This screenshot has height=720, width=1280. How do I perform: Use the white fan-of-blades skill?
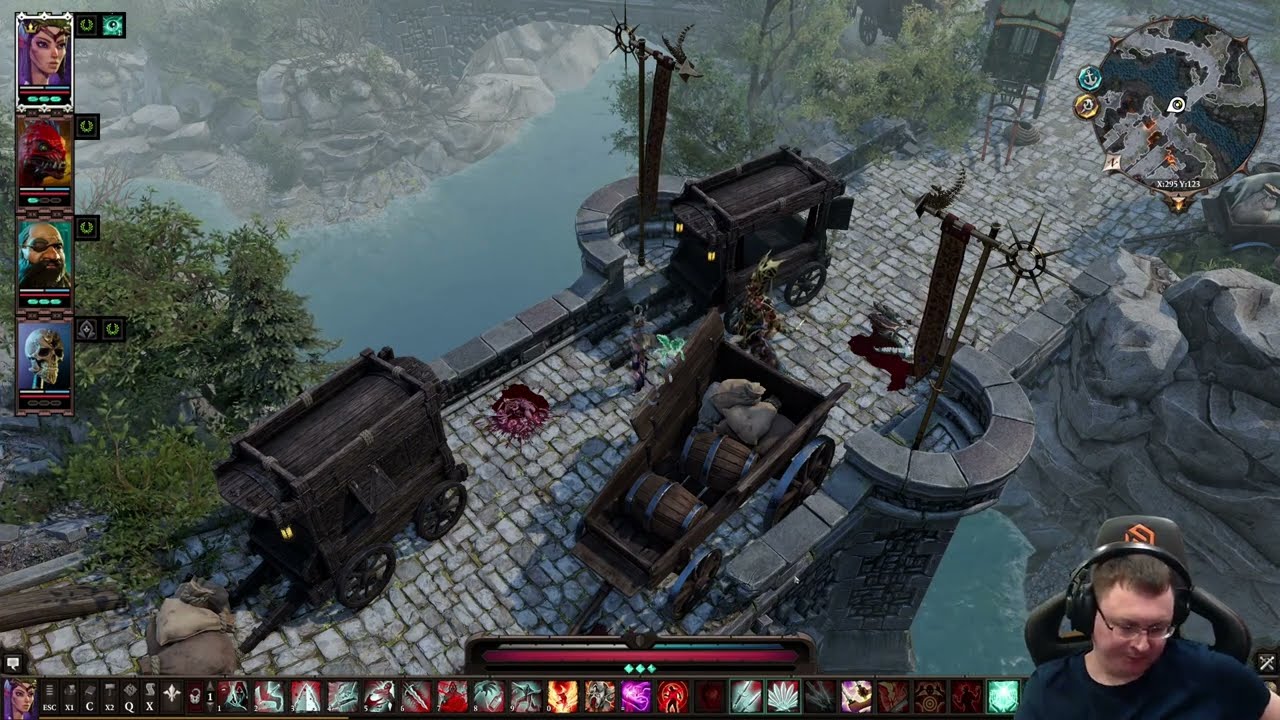[x=782, y=696]
